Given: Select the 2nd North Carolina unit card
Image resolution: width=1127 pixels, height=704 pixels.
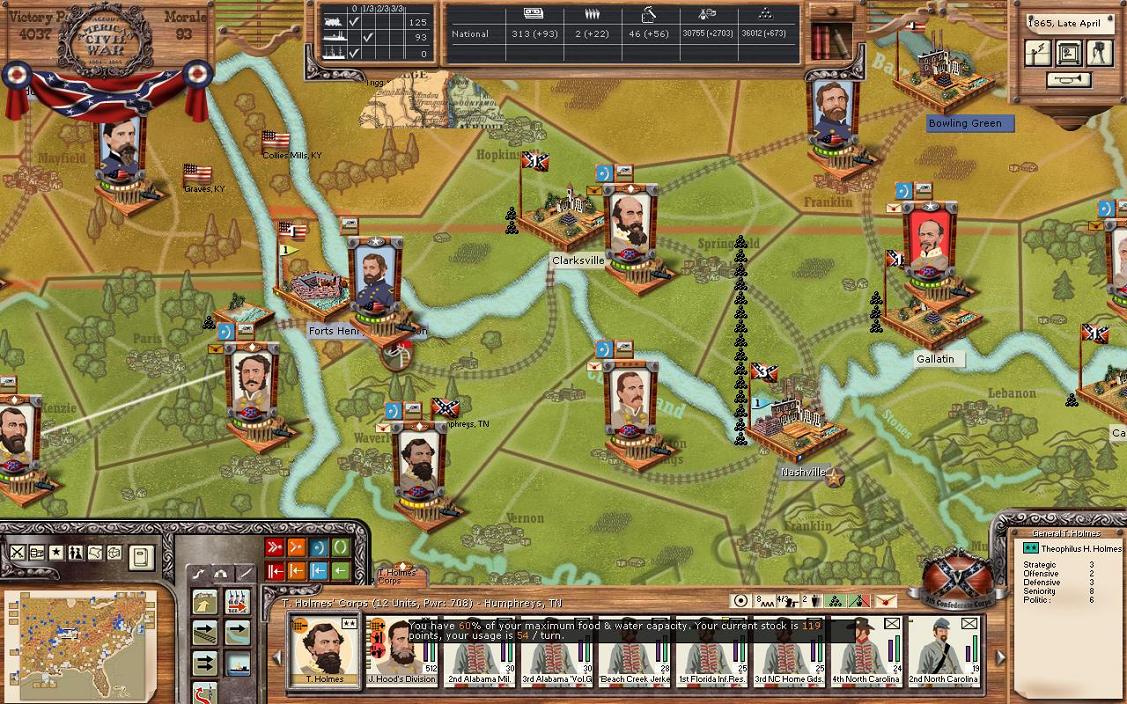Looking at the screenshot, I should [x=944, y=650].
